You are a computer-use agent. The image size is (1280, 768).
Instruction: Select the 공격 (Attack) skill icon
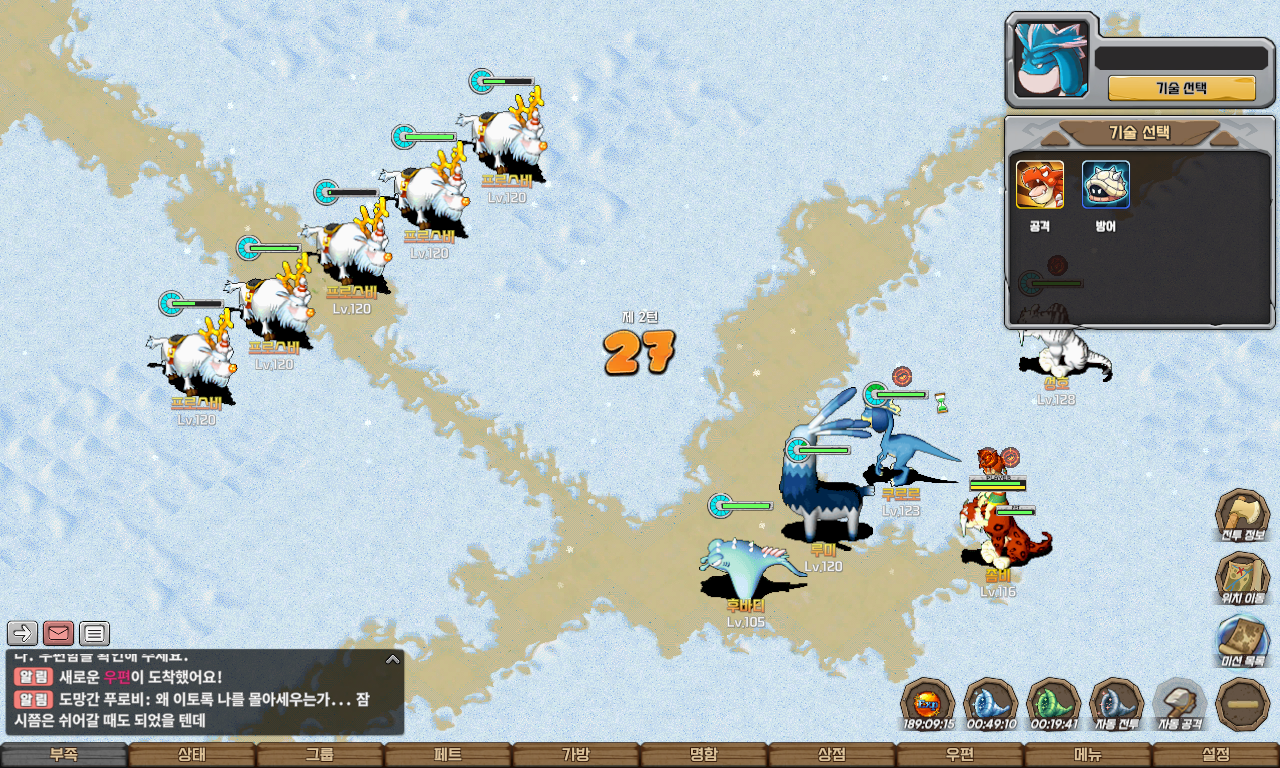point(1040,185)
